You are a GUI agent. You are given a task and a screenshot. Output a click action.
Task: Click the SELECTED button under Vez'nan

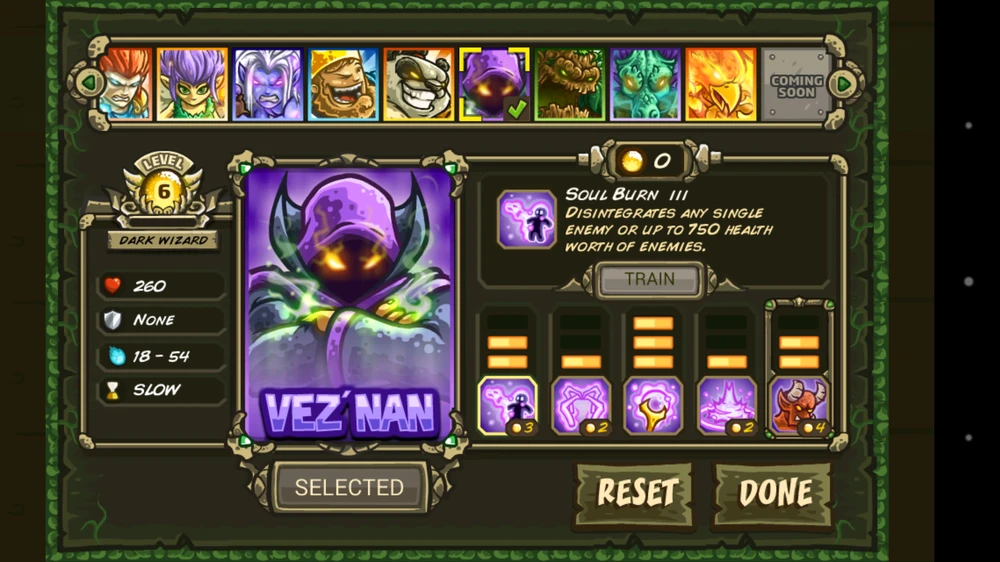coord(349,488)
